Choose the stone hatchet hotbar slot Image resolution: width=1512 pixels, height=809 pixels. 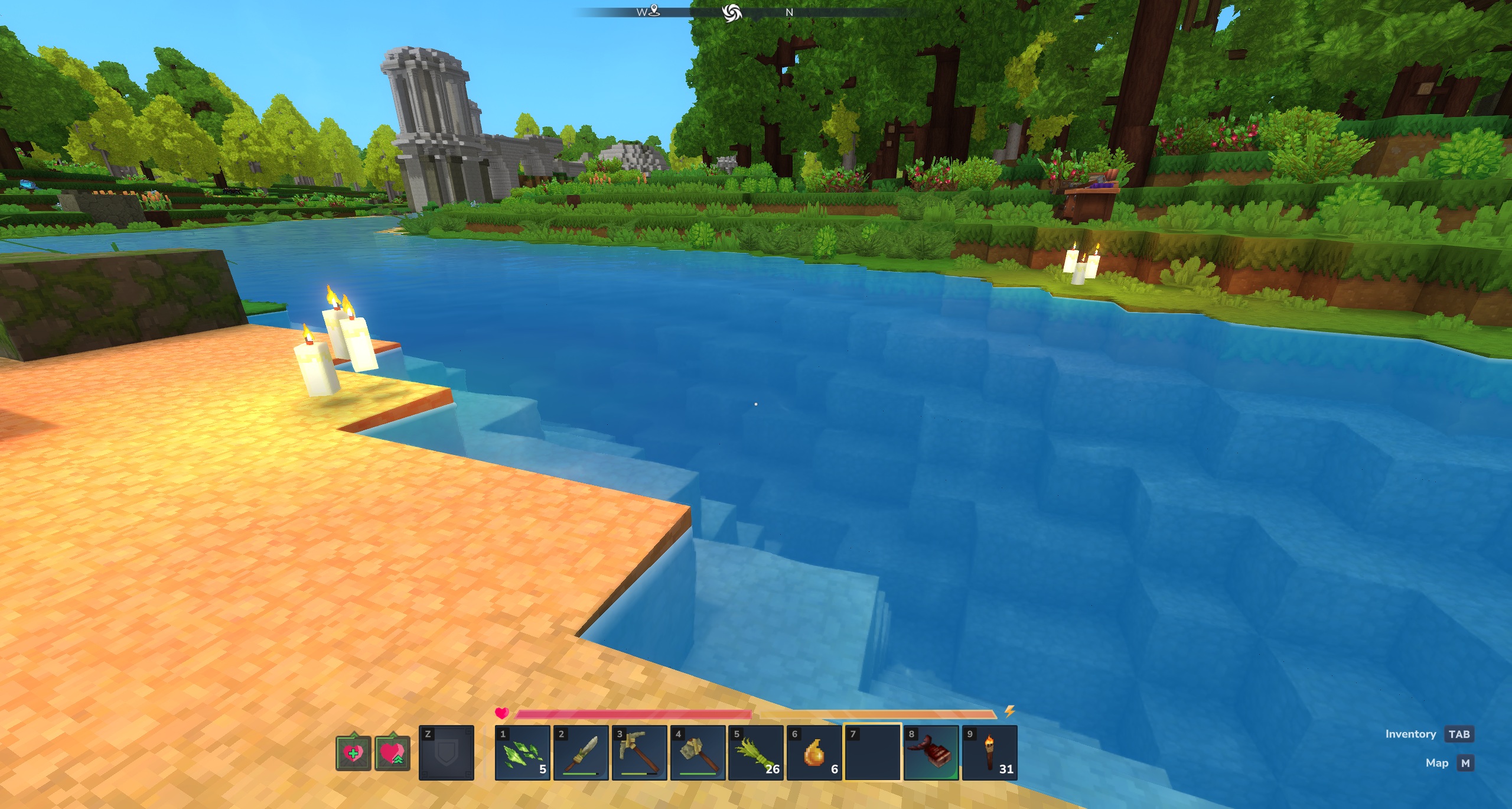click(698, 753)
